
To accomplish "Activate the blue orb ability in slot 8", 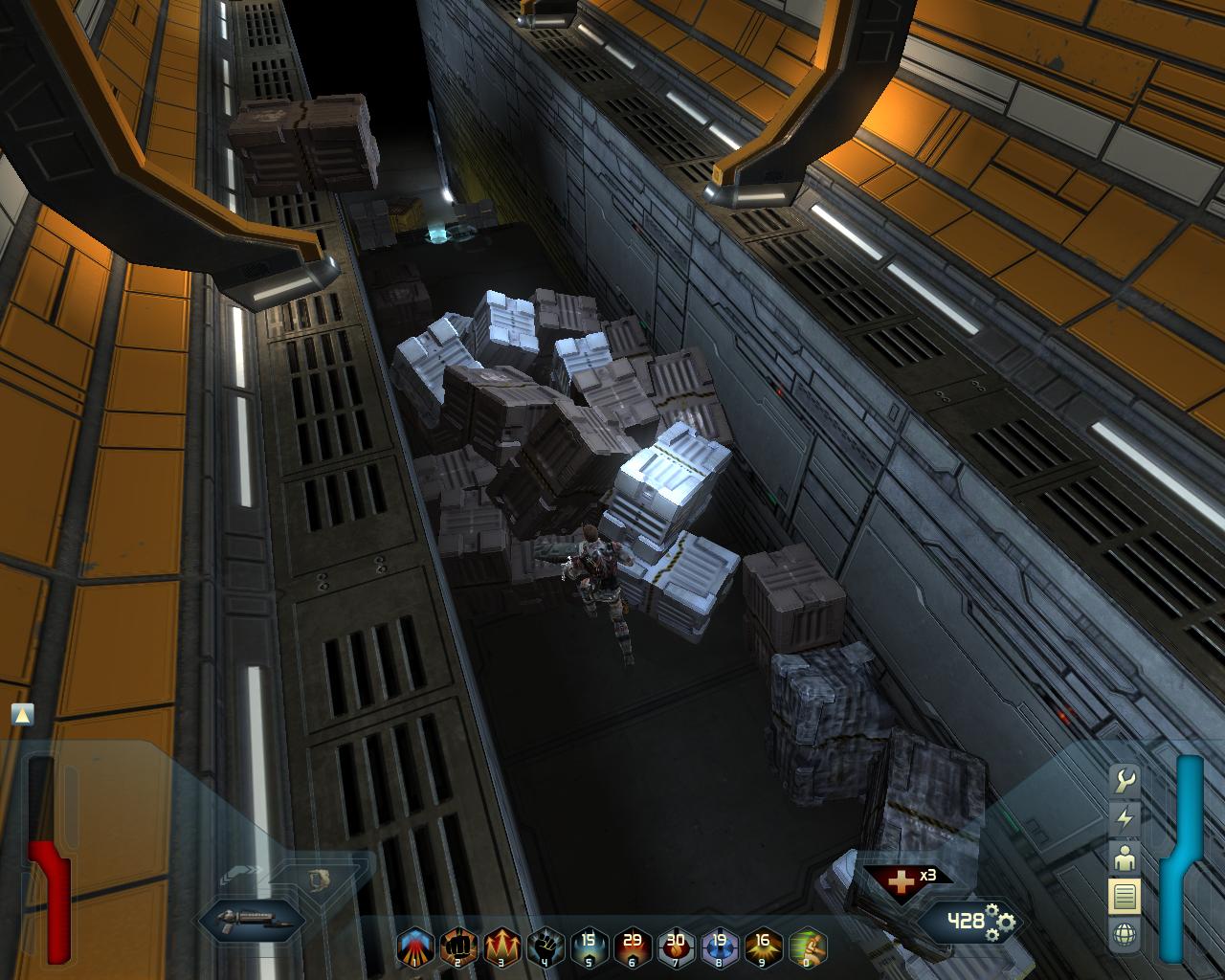I will tap(720, 947).
